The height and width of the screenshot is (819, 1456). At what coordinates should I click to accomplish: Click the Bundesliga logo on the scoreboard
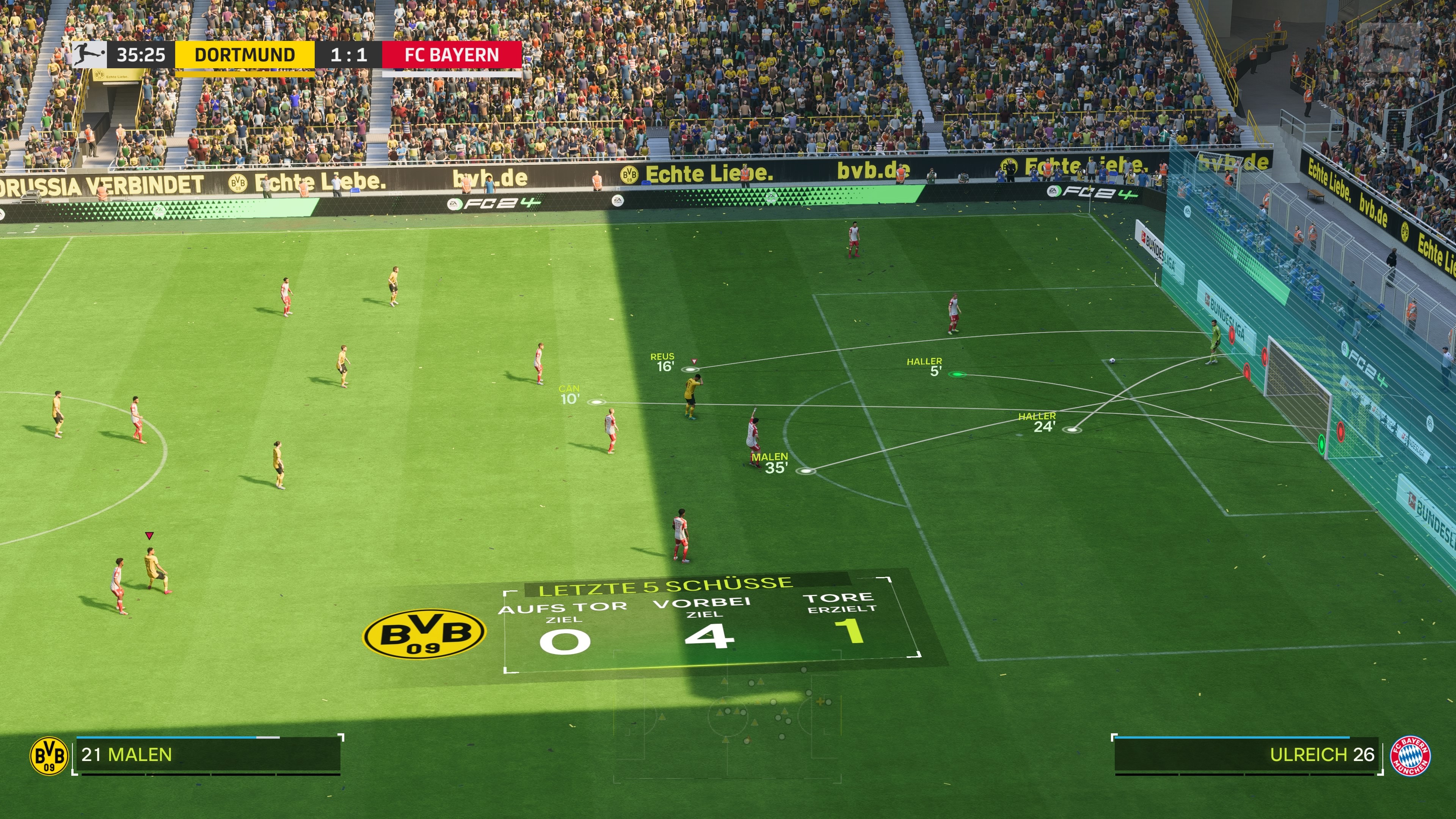click(x=89, y=55)
